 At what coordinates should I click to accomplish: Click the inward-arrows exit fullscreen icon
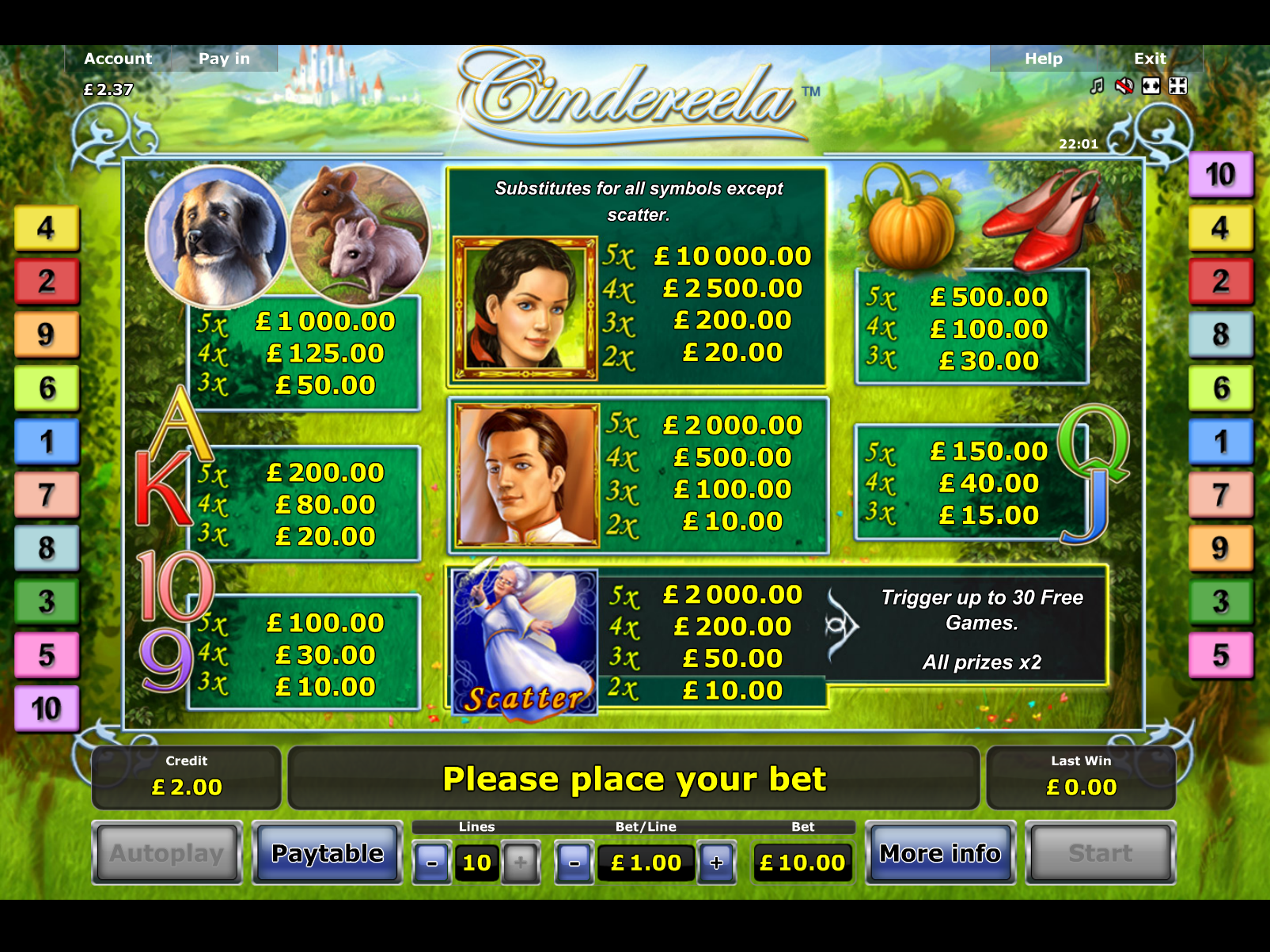pos(1178,86)
